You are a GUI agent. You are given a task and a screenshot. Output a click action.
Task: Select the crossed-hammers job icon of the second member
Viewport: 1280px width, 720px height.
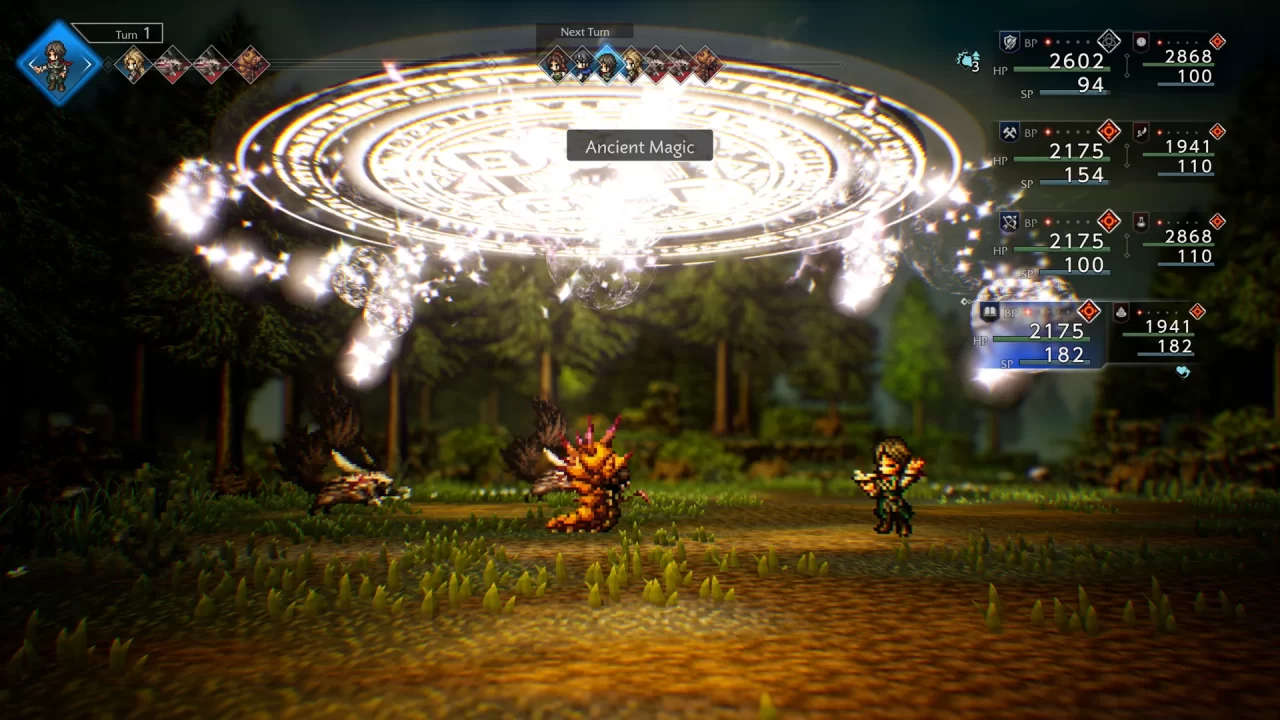coord(1009,132)
